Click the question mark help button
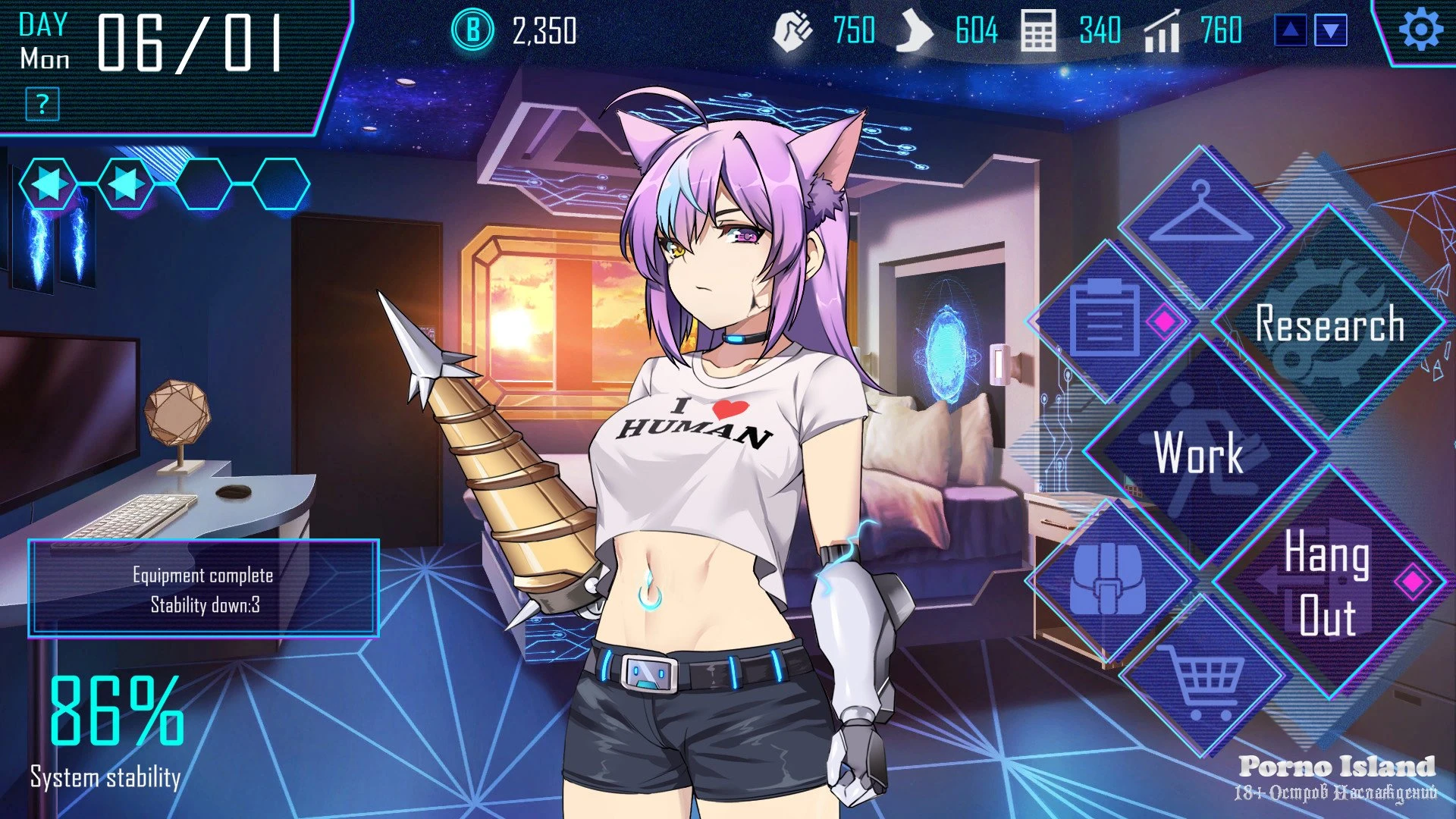The width and height of the screenshot is (1456, 819). (x=42, y=104)
